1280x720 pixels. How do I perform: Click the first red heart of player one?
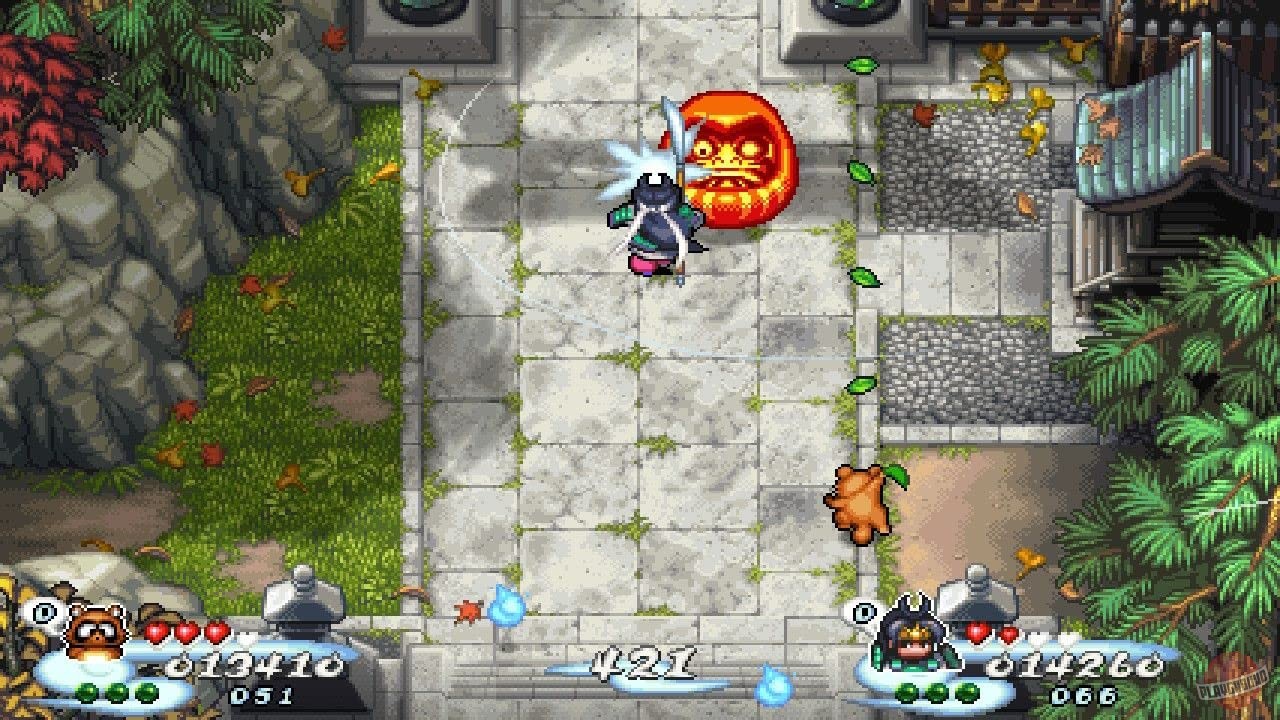tap(156, 633)
